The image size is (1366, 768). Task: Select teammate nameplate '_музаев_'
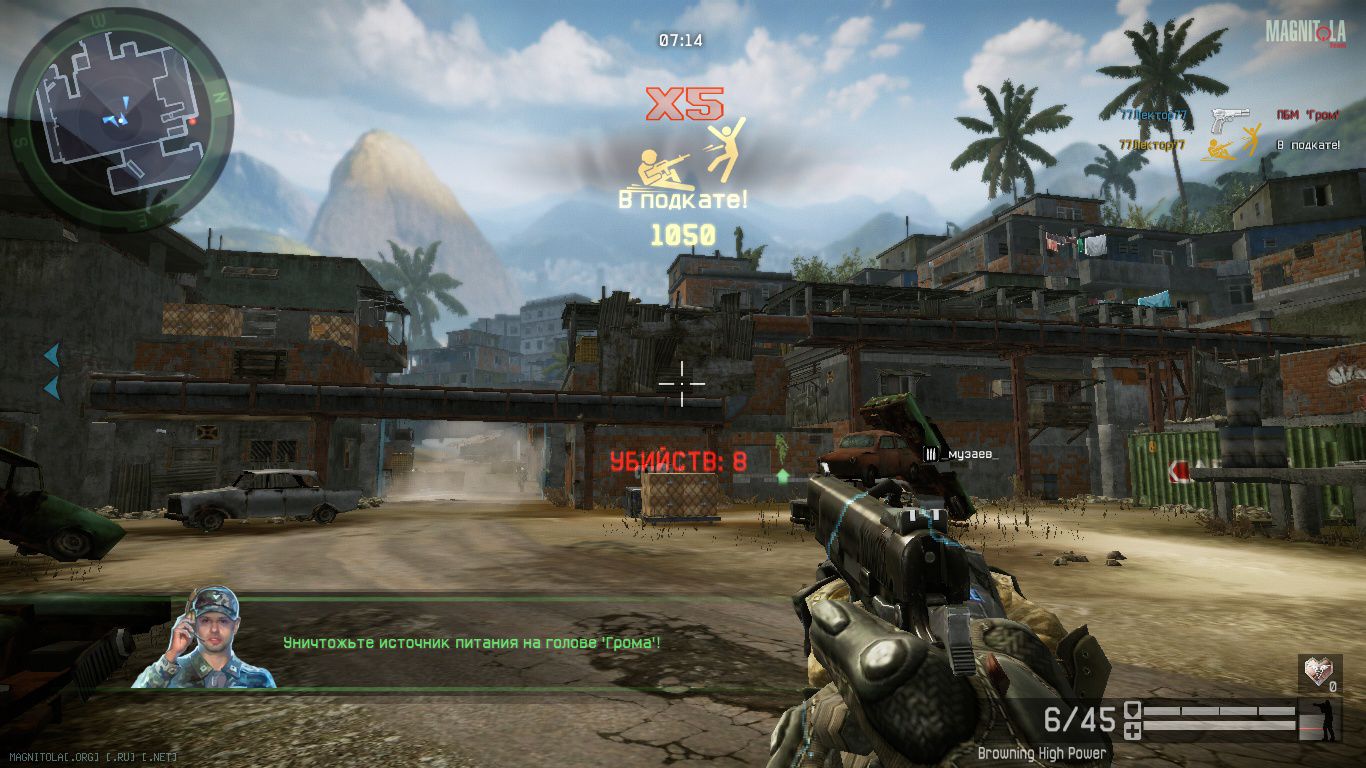pos(960,455)
